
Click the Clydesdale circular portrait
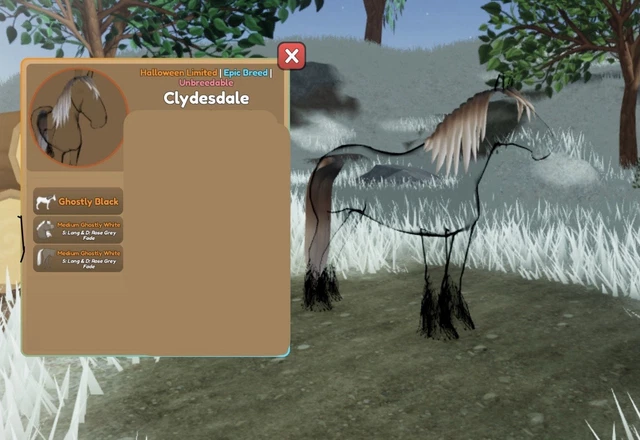[x=78, y=117]
